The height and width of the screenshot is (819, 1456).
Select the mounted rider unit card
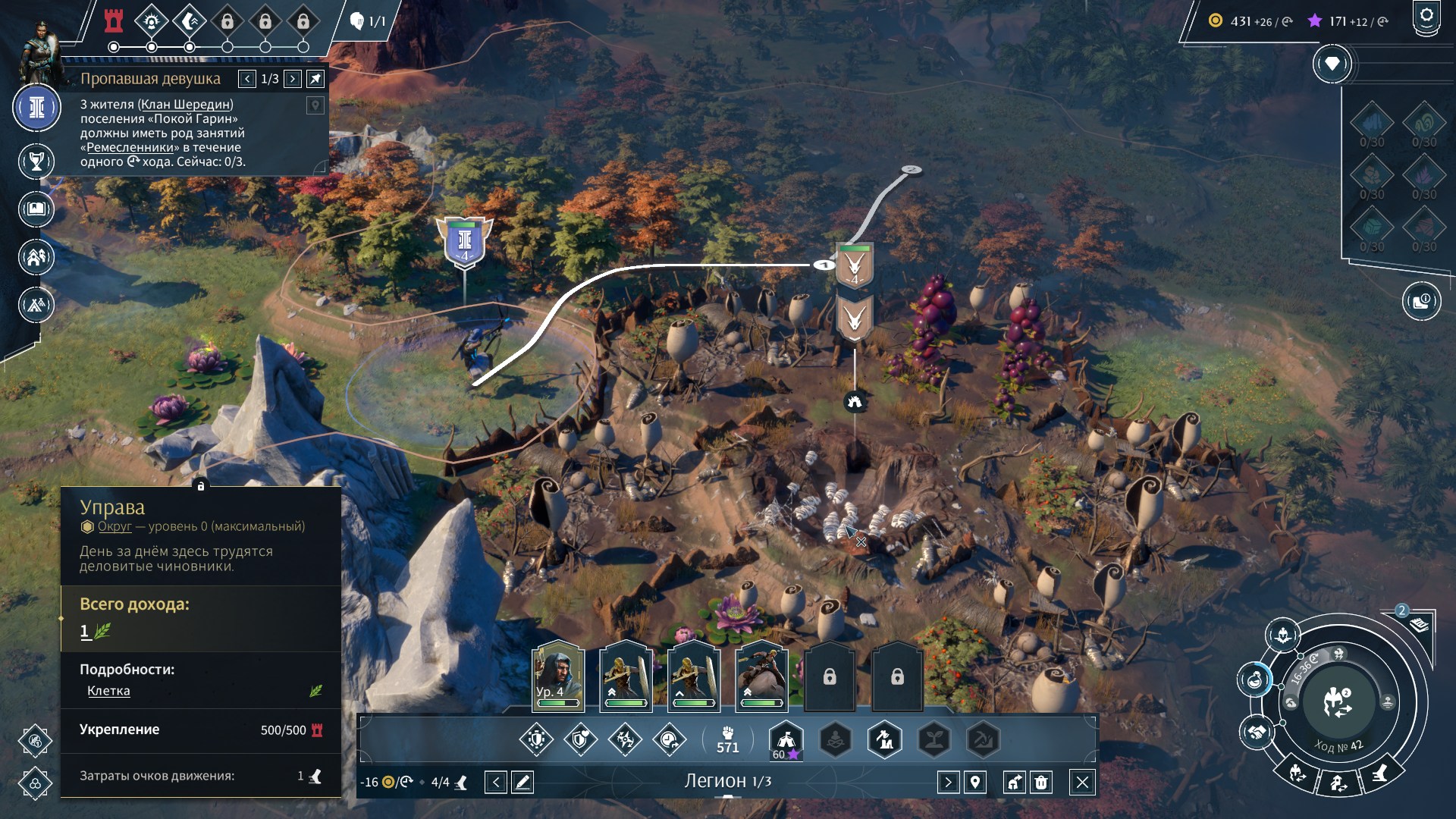point(761,676)
